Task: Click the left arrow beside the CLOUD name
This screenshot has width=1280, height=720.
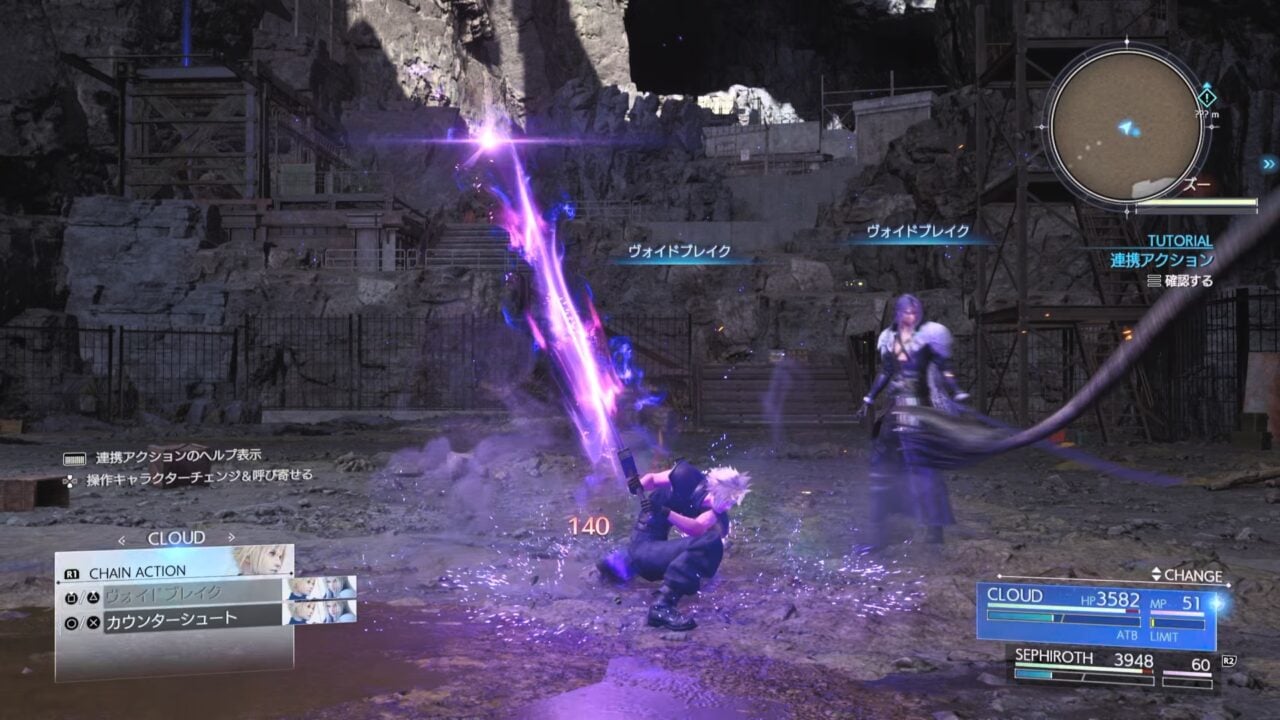Action: [122, 537]
